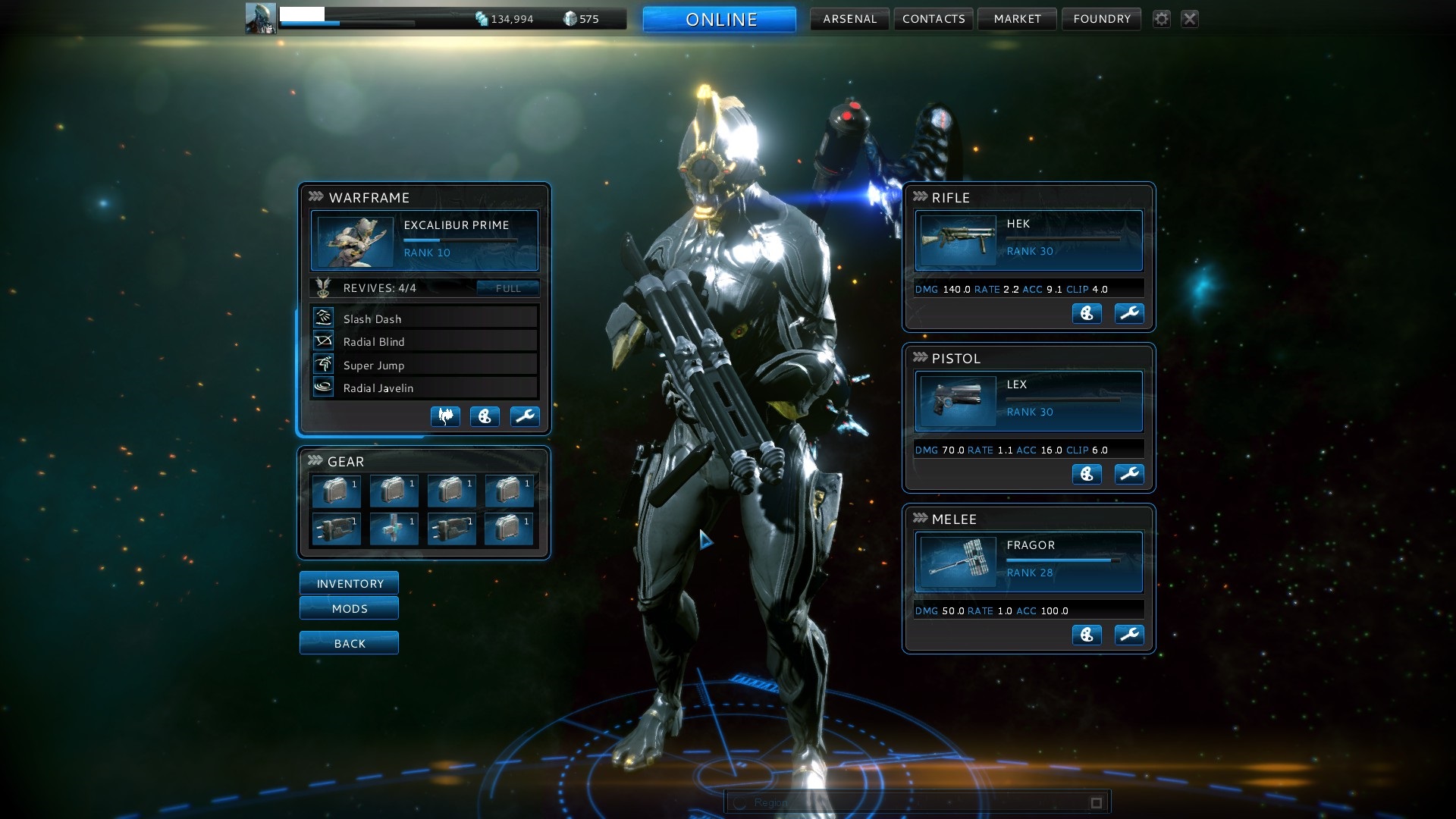
Task: Open the Contacts menu
Action: pos(934,19)
